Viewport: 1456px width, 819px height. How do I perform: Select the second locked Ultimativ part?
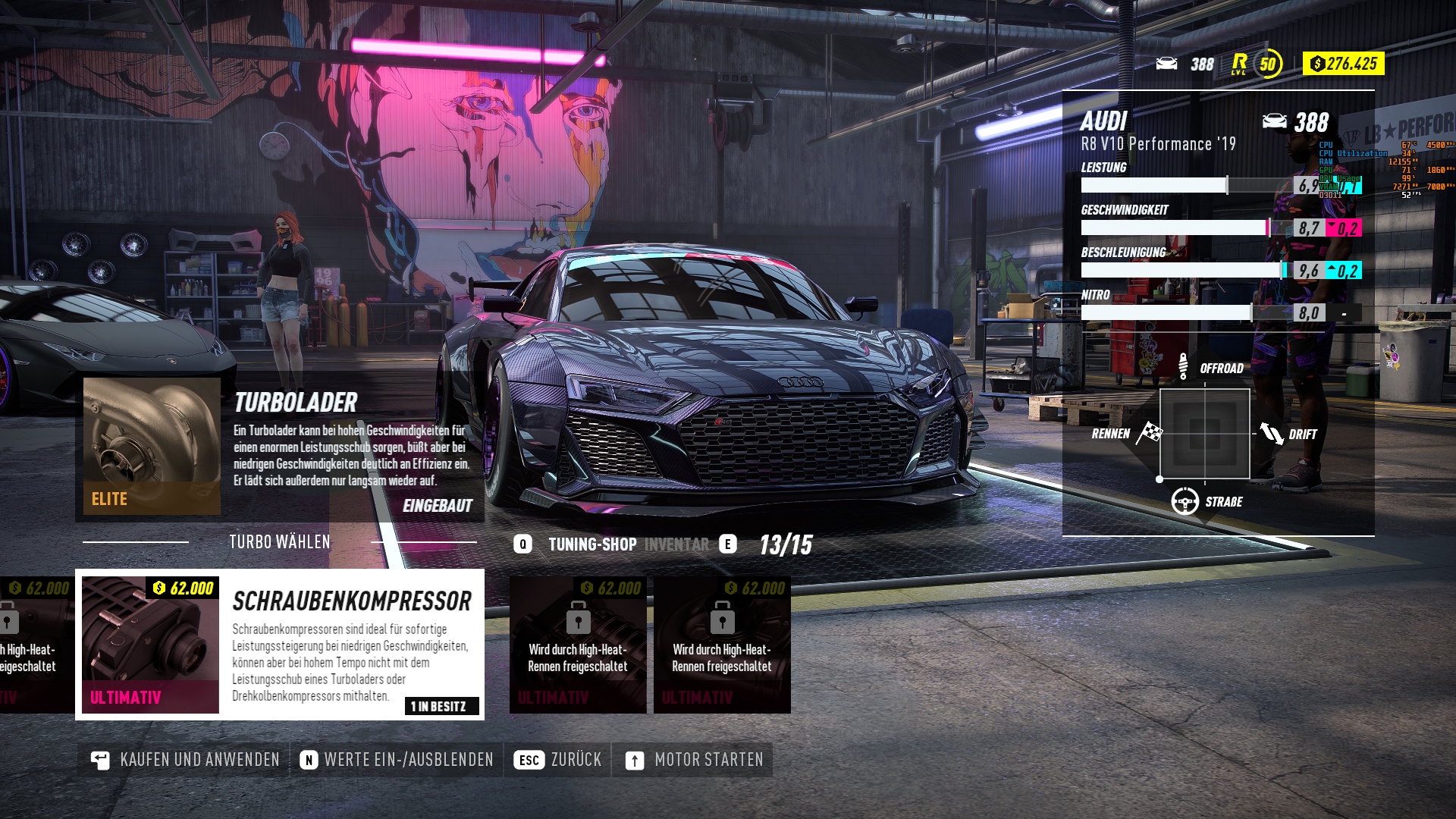pyautogui.click(x=721, y=645)
